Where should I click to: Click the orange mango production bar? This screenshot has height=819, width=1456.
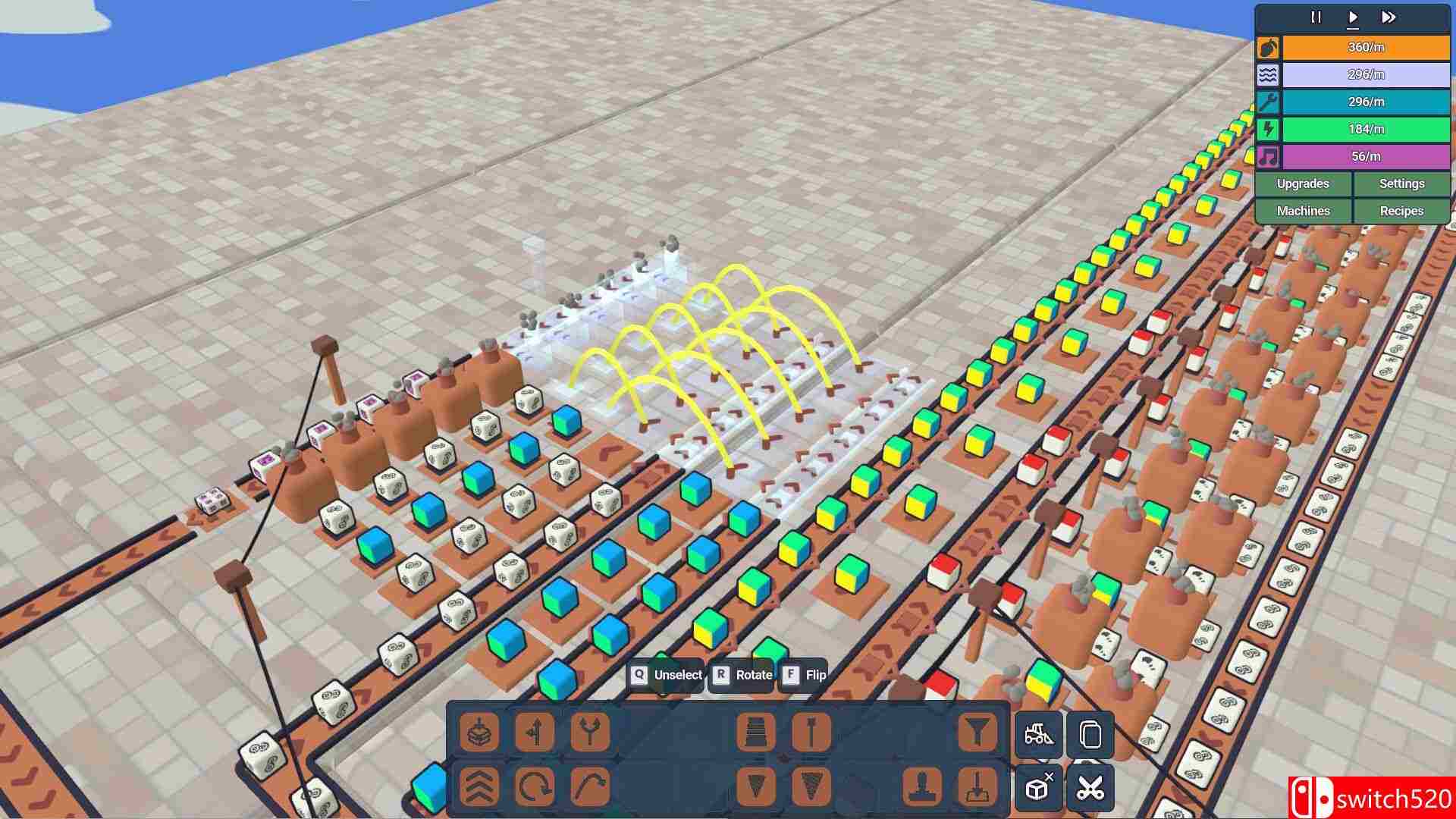coord(1365,47)
